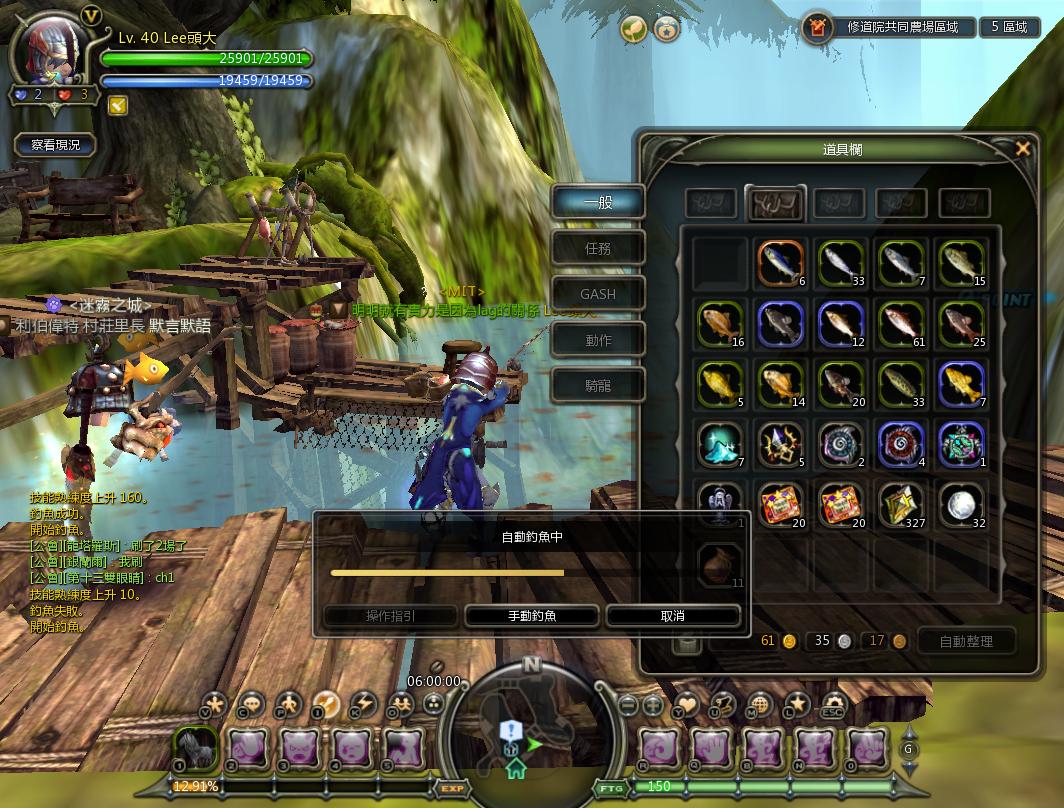Show the 動作 actions category

(x=598, y=340)
